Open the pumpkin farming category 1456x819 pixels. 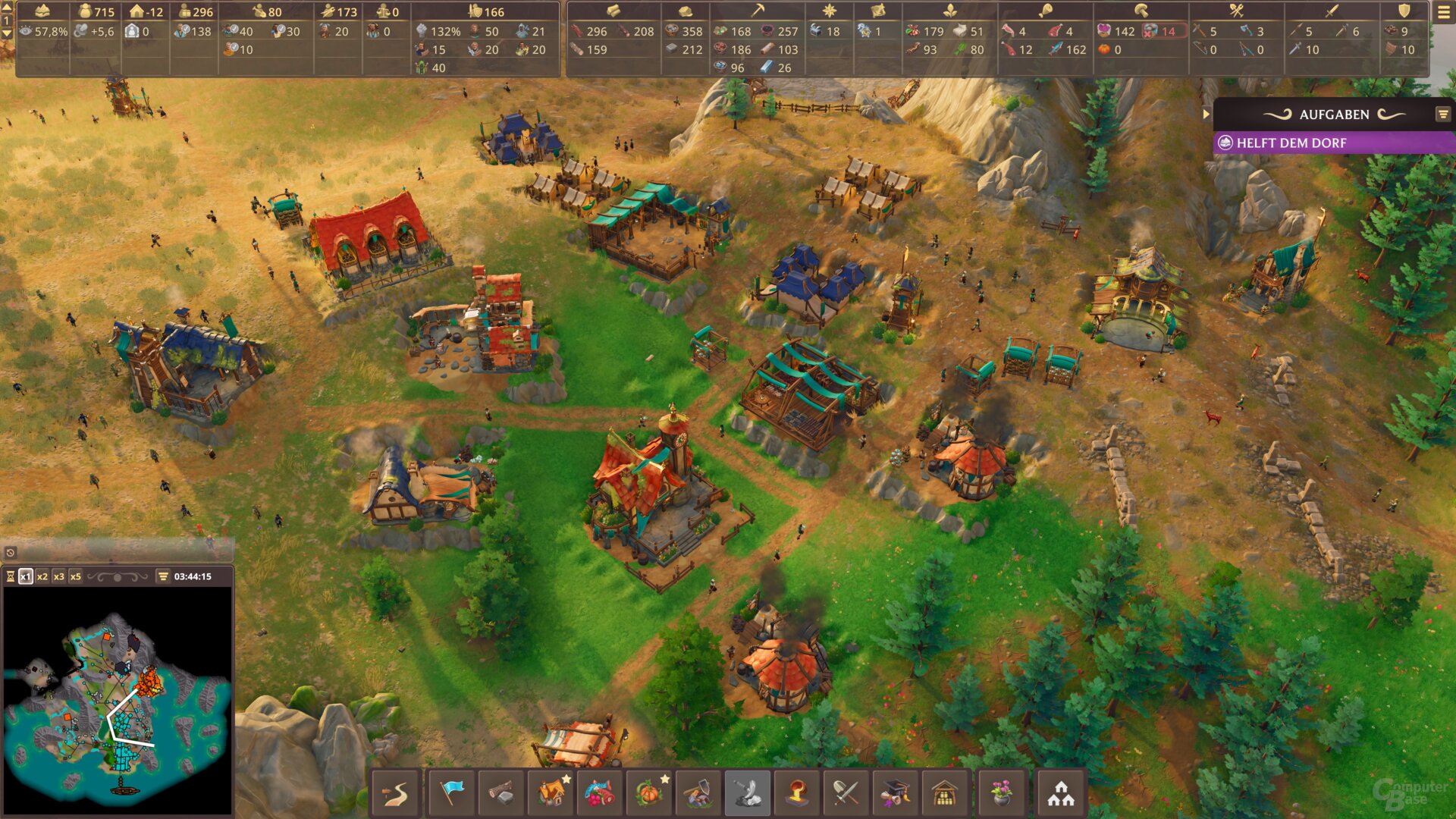pyautogui.click(x=650, y=793)
